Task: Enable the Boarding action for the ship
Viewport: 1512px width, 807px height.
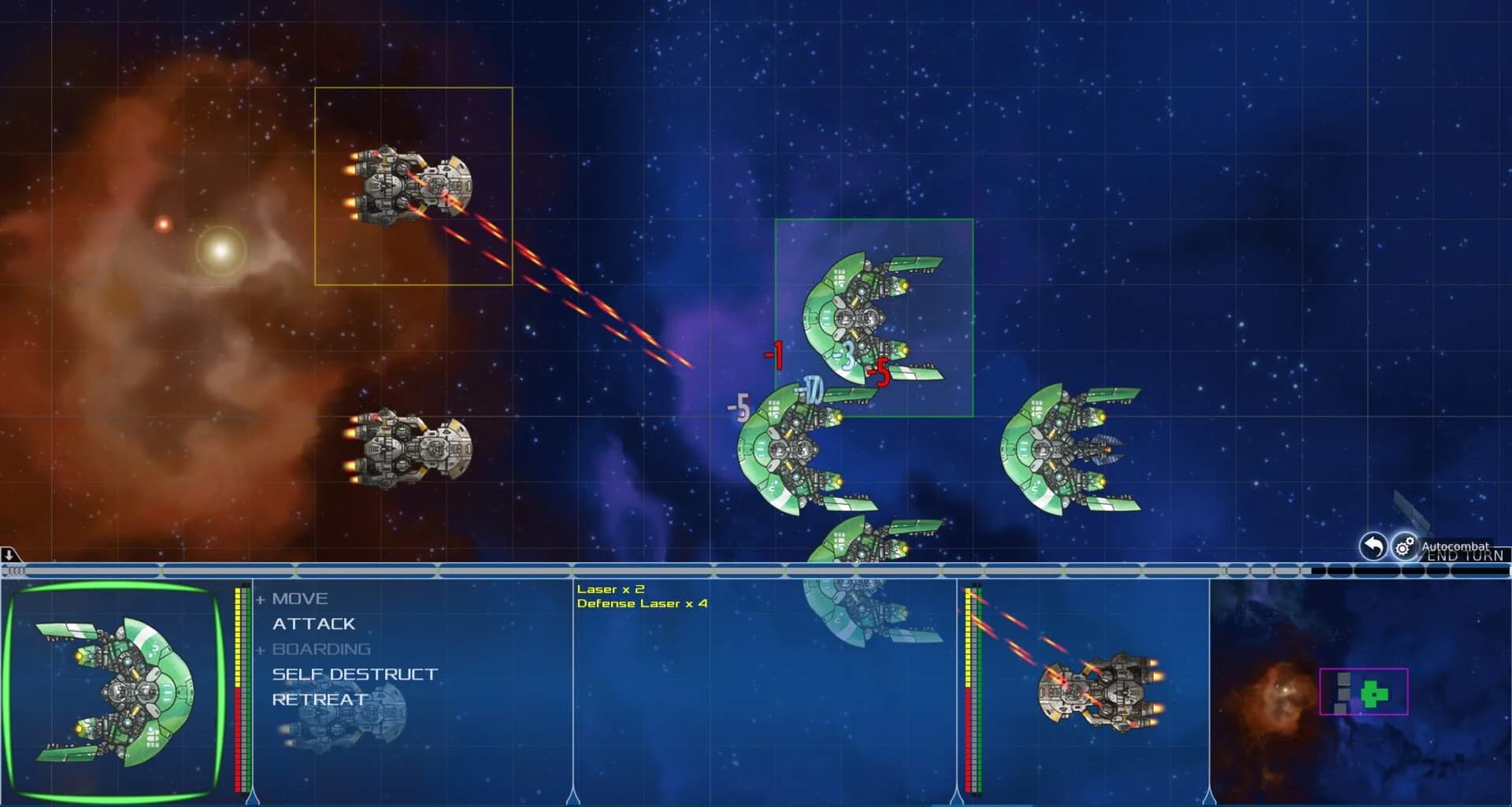Action: [321, 649]
